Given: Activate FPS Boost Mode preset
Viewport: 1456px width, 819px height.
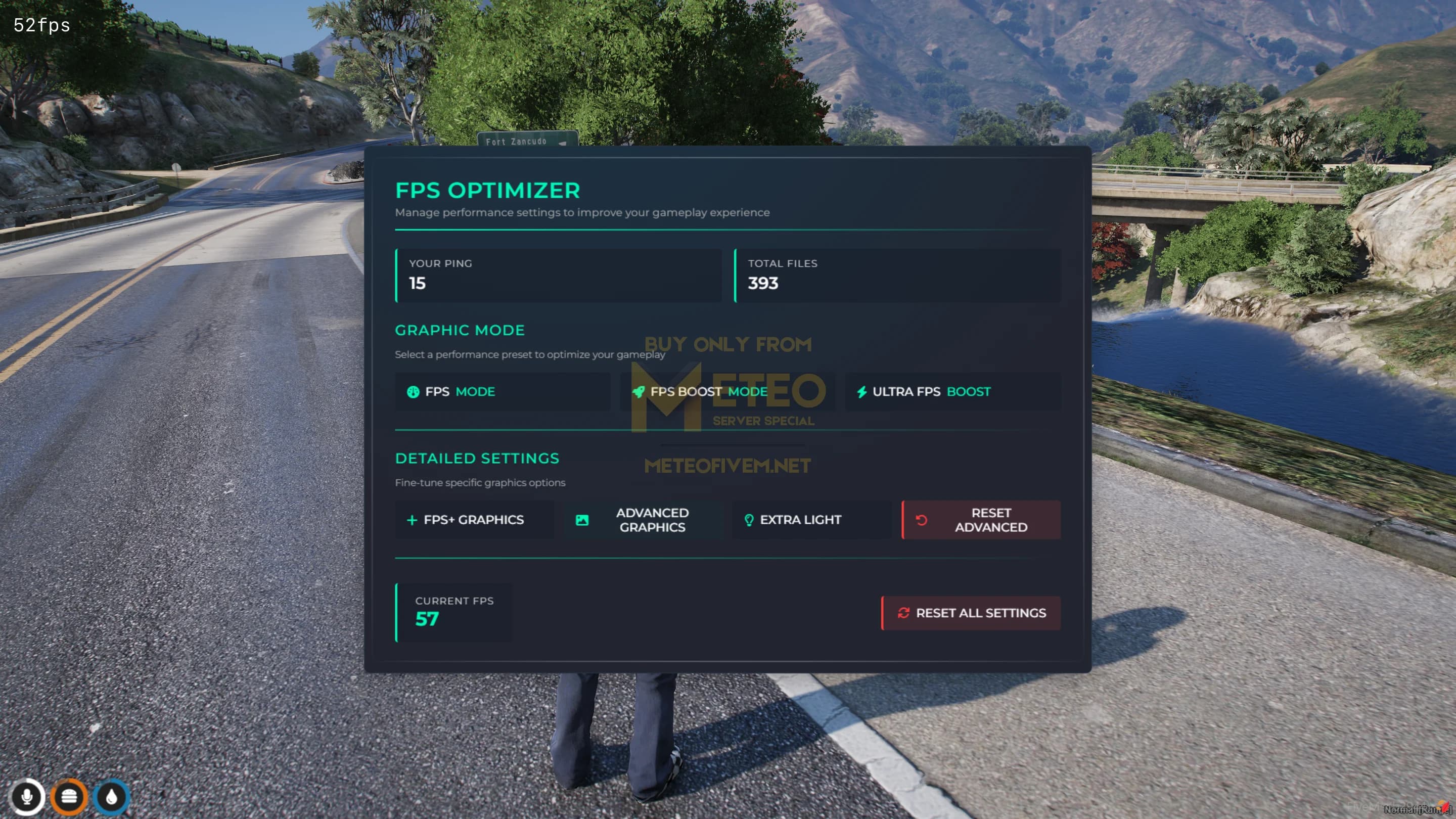Looking at the screenshot, I should [727, 392].
